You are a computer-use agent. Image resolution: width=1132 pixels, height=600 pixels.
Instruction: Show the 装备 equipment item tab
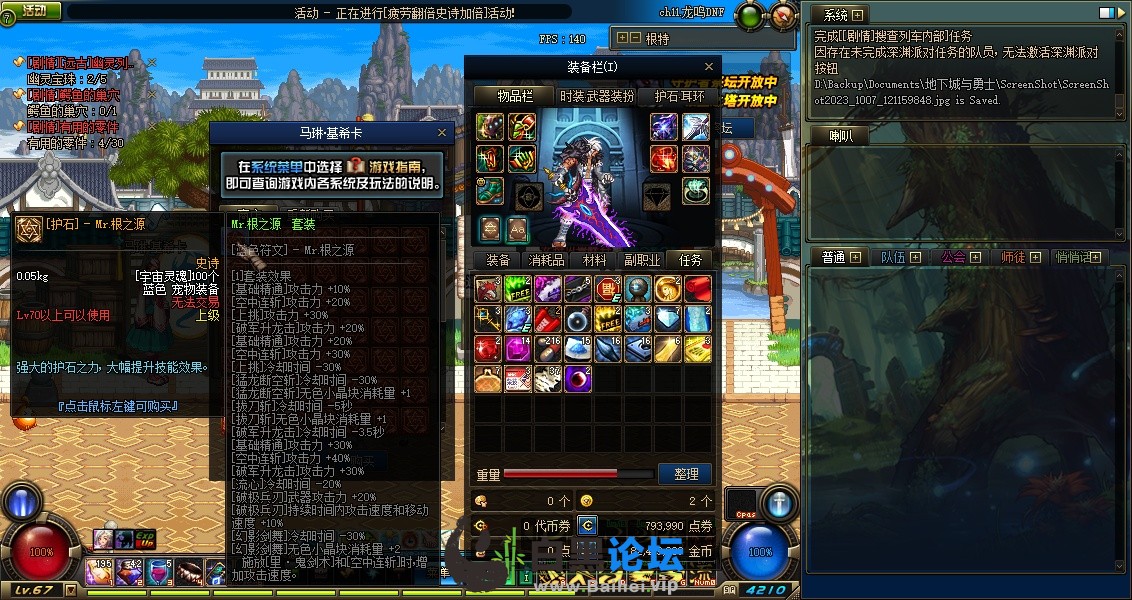pyautogui.click(x=498, y=260)
